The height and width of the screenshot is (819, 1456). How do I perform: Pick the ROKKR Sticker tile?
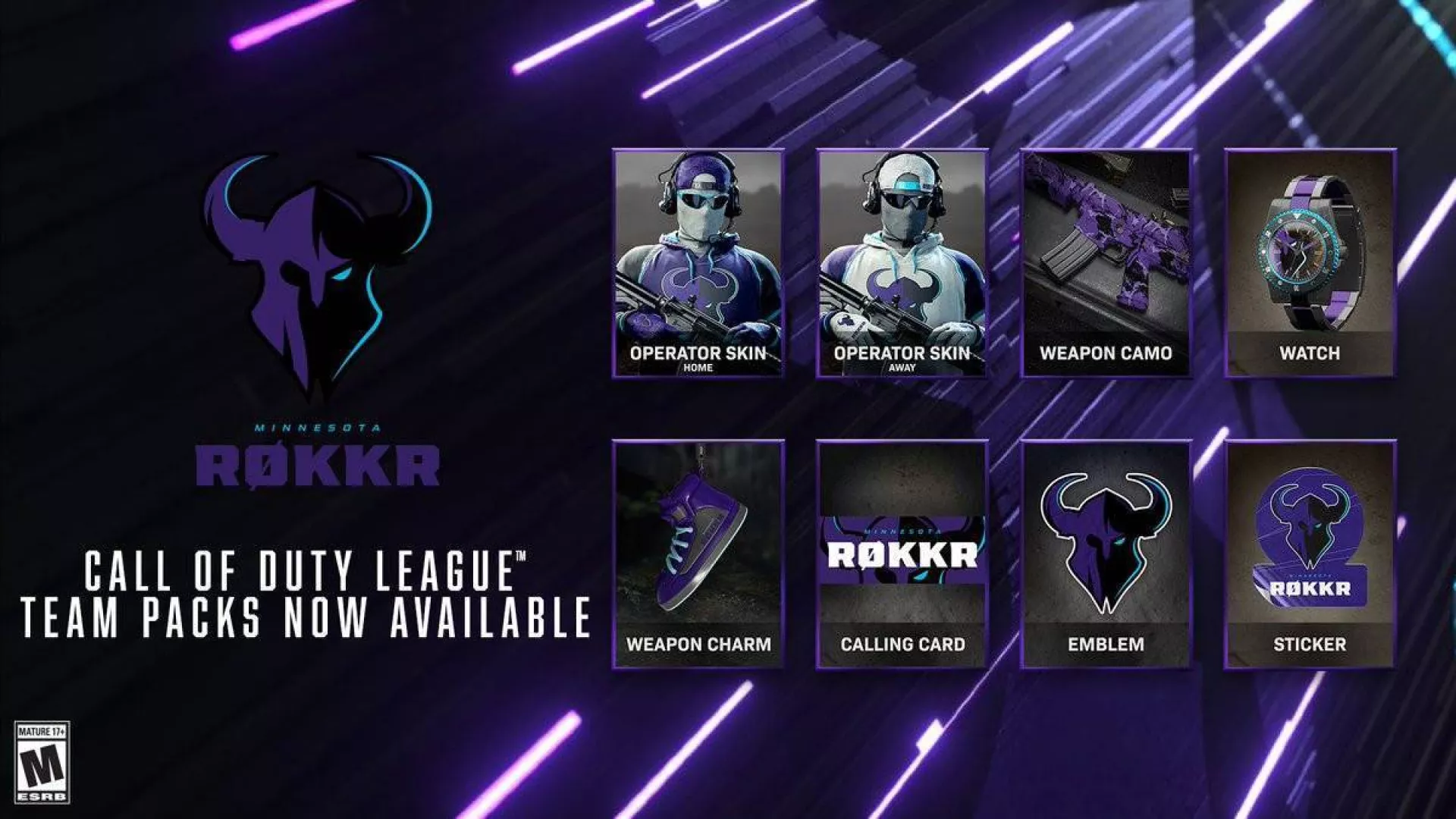1310,554
